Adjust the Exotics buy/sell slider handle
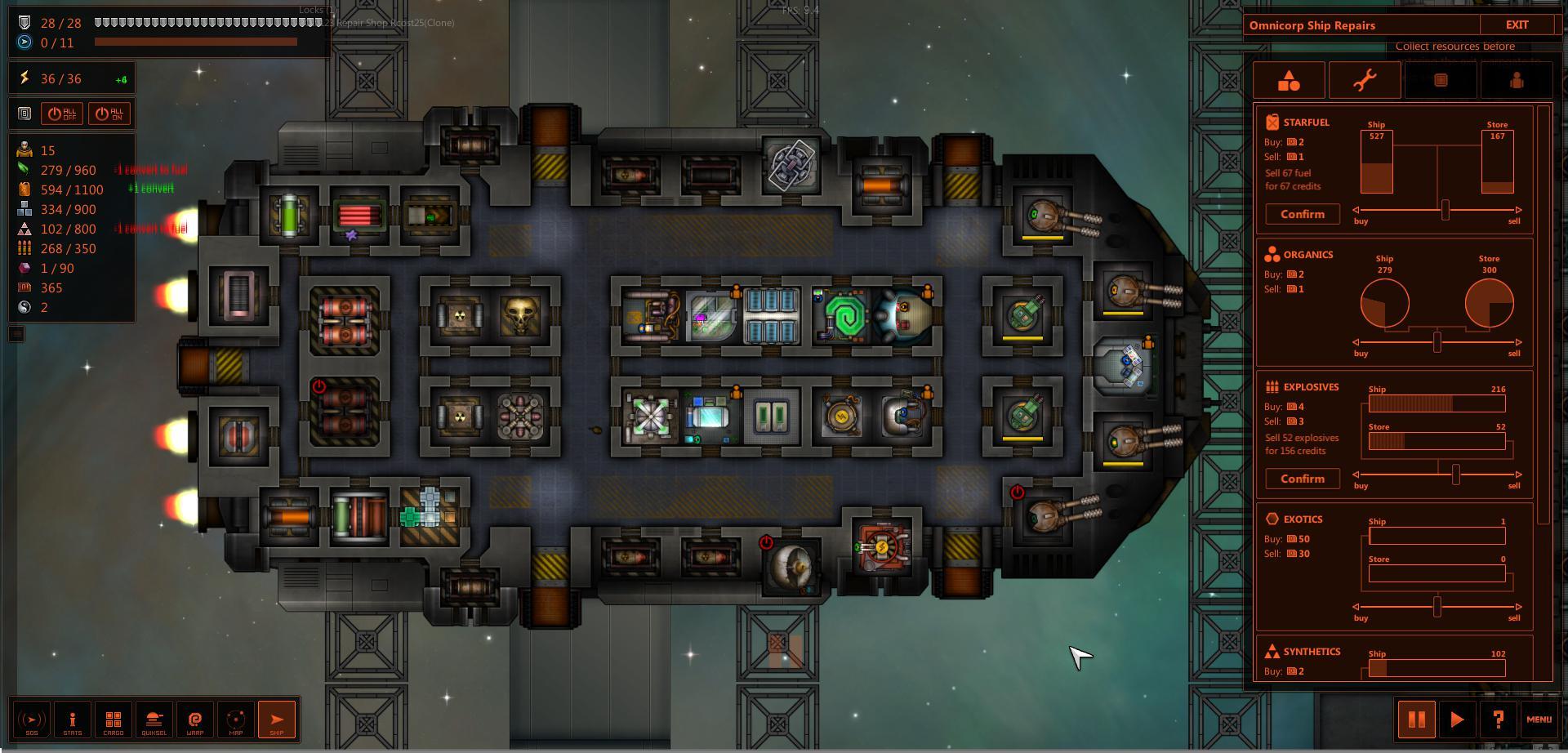The image size is (1568, 753). click(1437, 607)
